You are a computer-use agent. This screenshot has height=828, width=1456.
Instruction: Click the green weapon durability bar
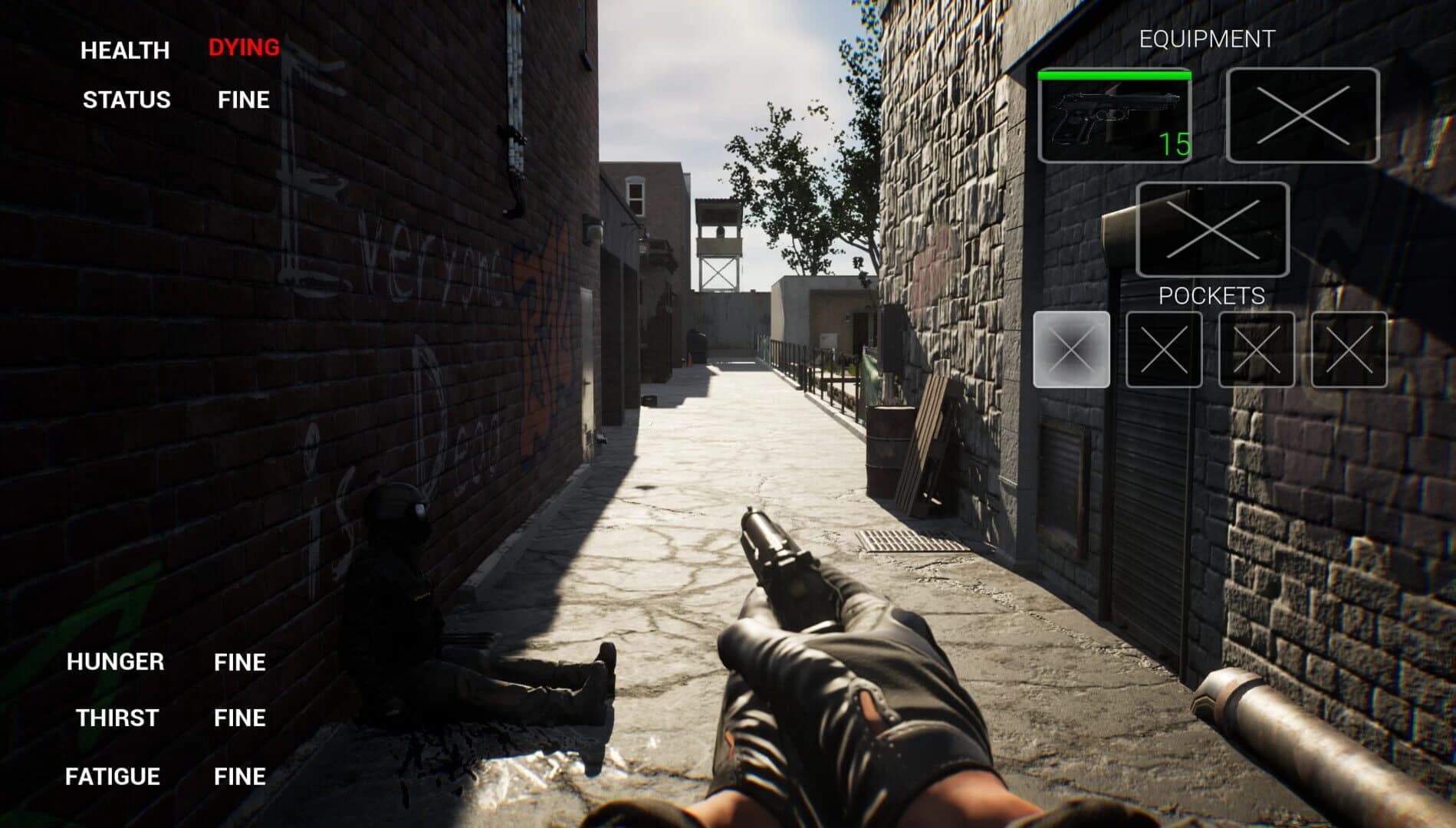click(x=1114, y=76)
